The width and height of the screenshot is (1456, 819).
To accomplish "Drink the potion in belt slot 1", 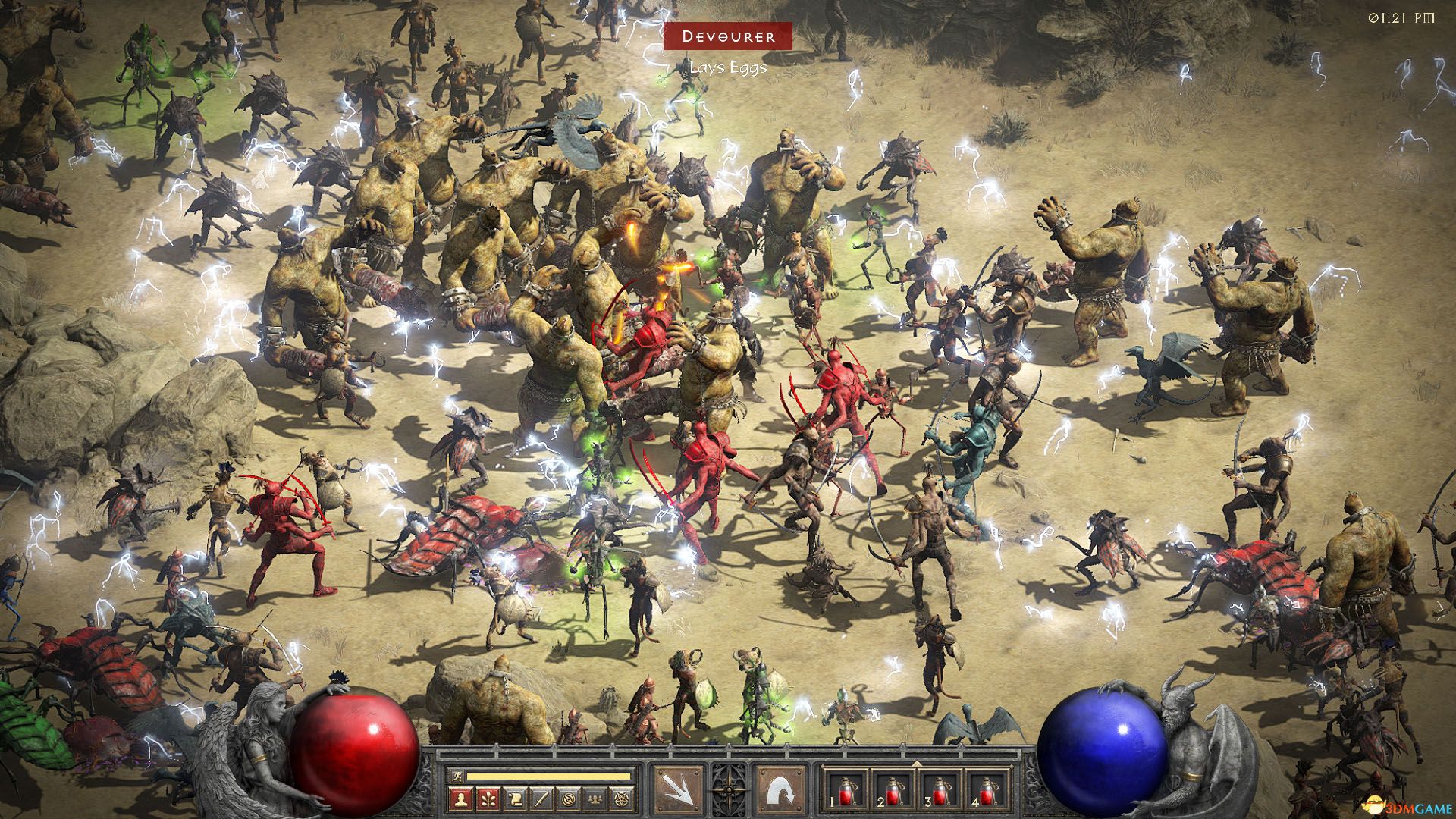I will 846,792.
